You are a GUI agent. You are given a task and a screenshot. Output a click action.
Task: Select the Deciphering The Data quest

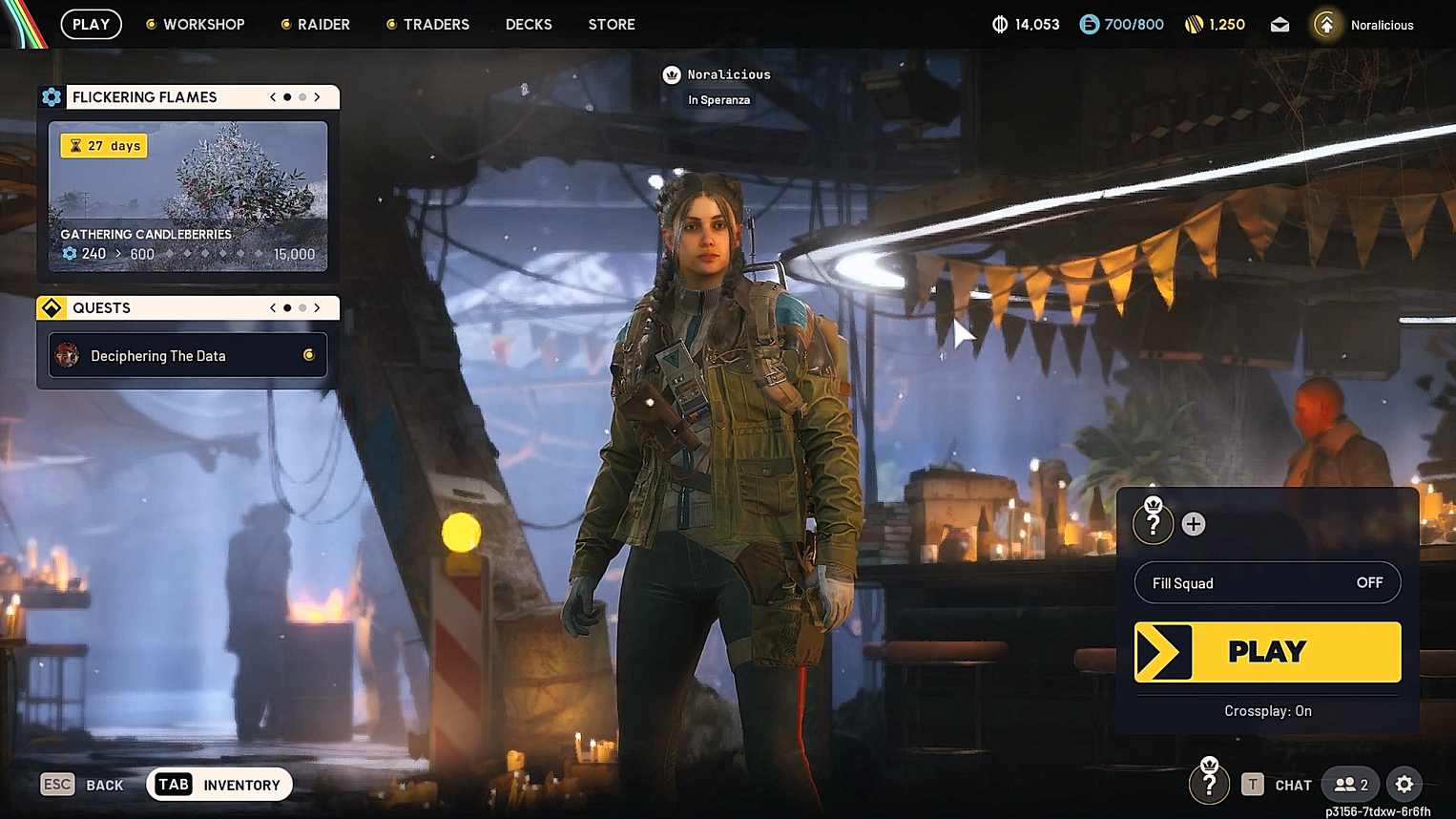[x=187, y=355]
